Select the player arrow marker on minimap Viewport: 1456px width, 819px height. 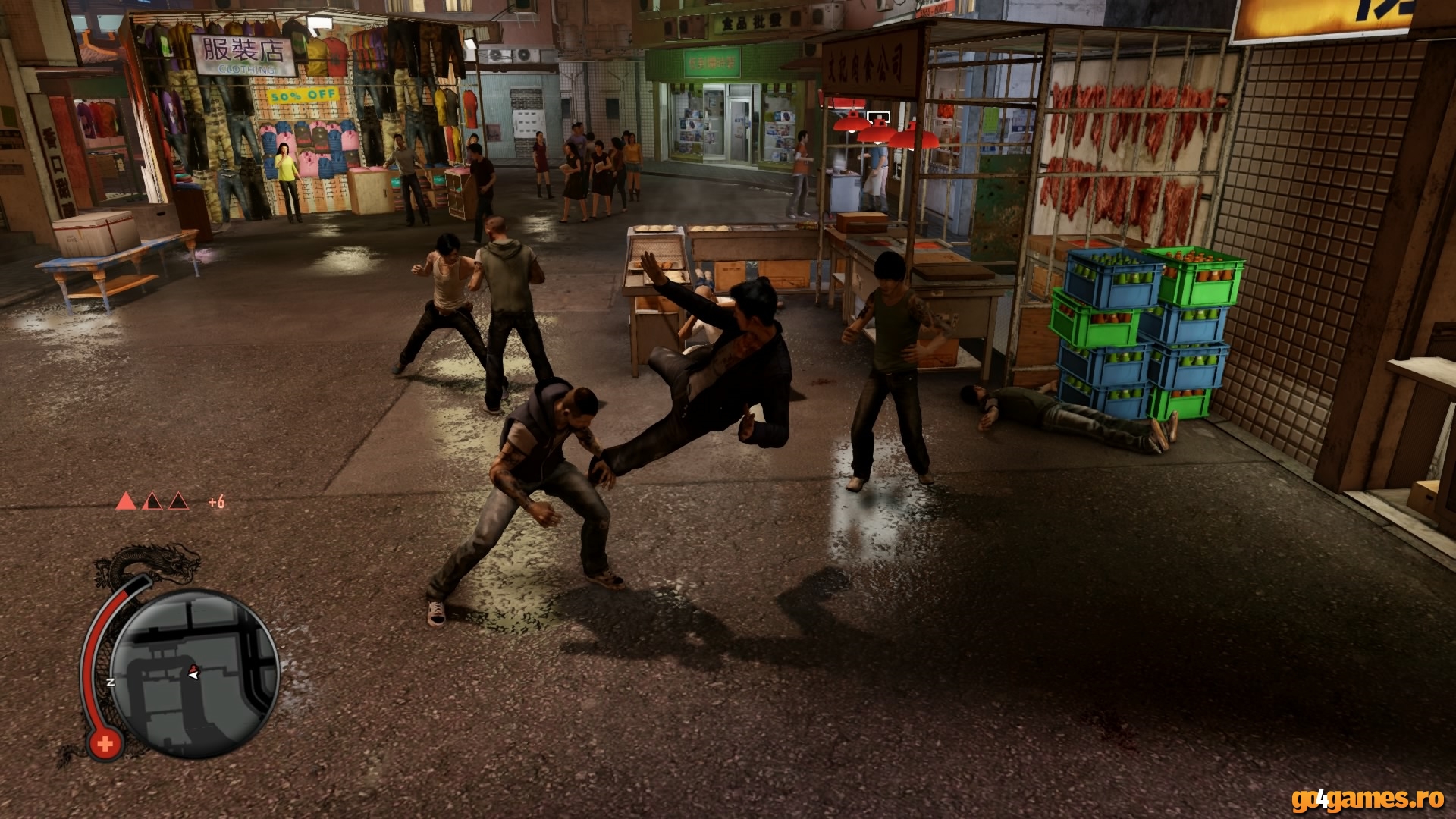pyautogui.click(x=193, y=672)
